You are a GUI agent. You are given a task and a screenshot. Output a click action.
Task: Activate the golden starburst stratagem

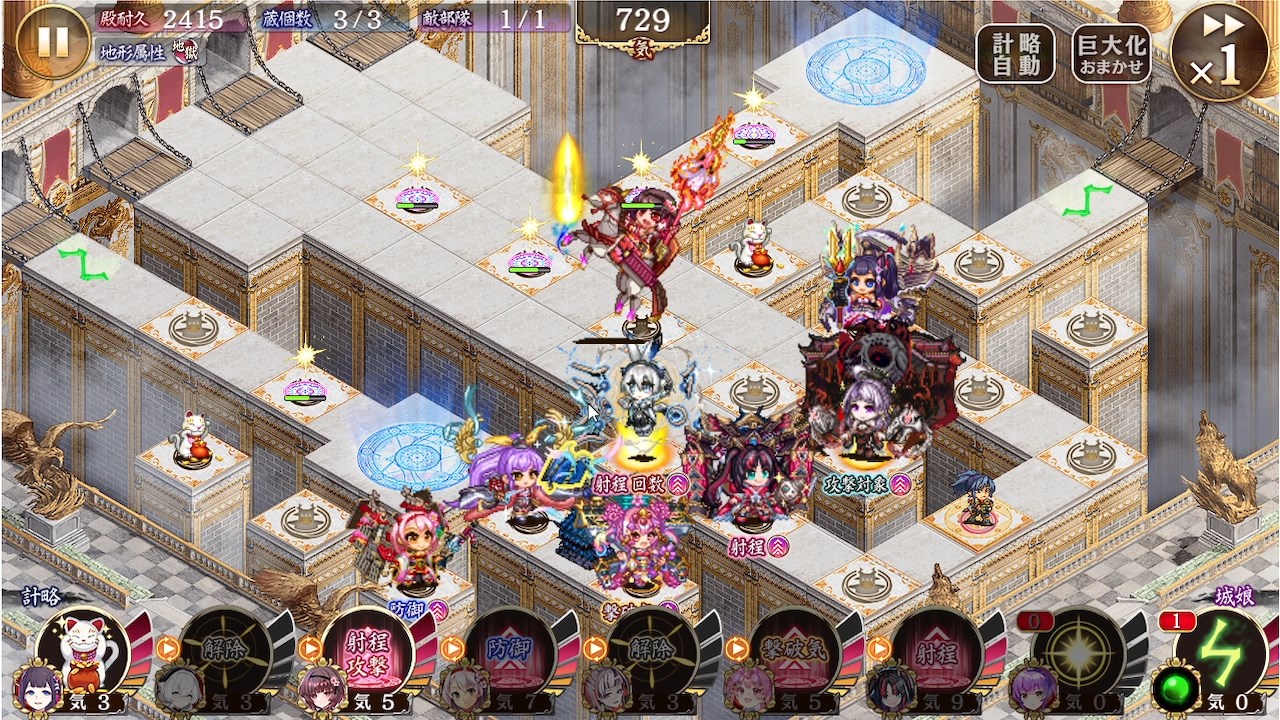[x=1079, y=654]
